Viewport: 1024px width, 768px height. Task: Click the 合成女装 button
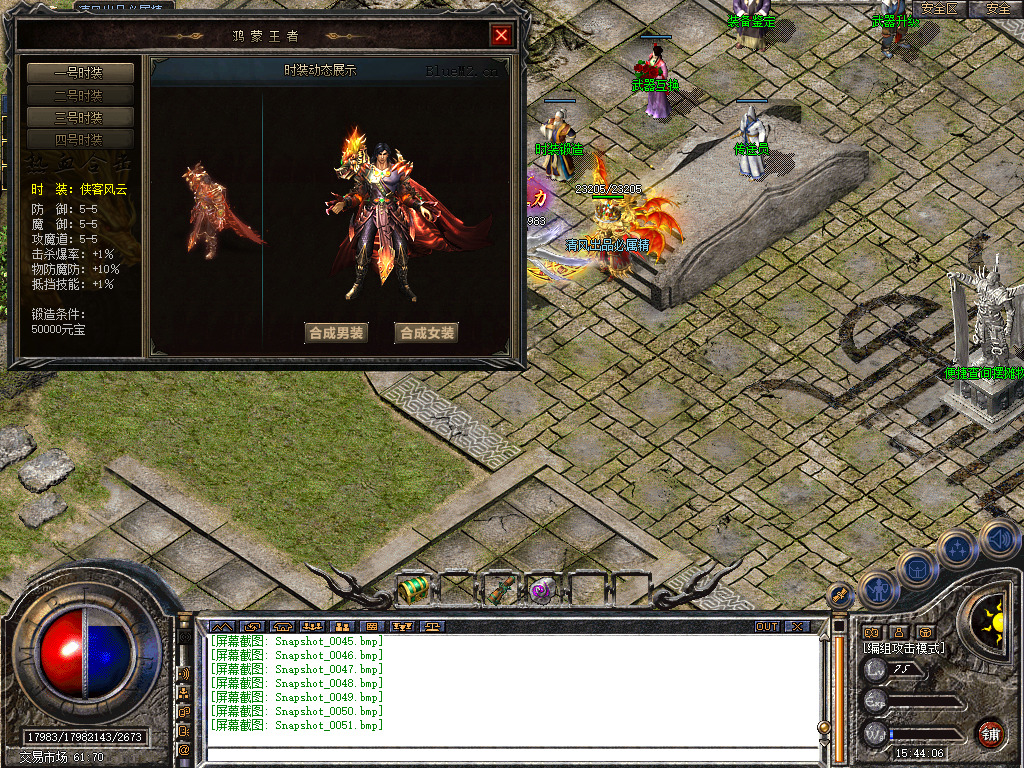[426, 333]
